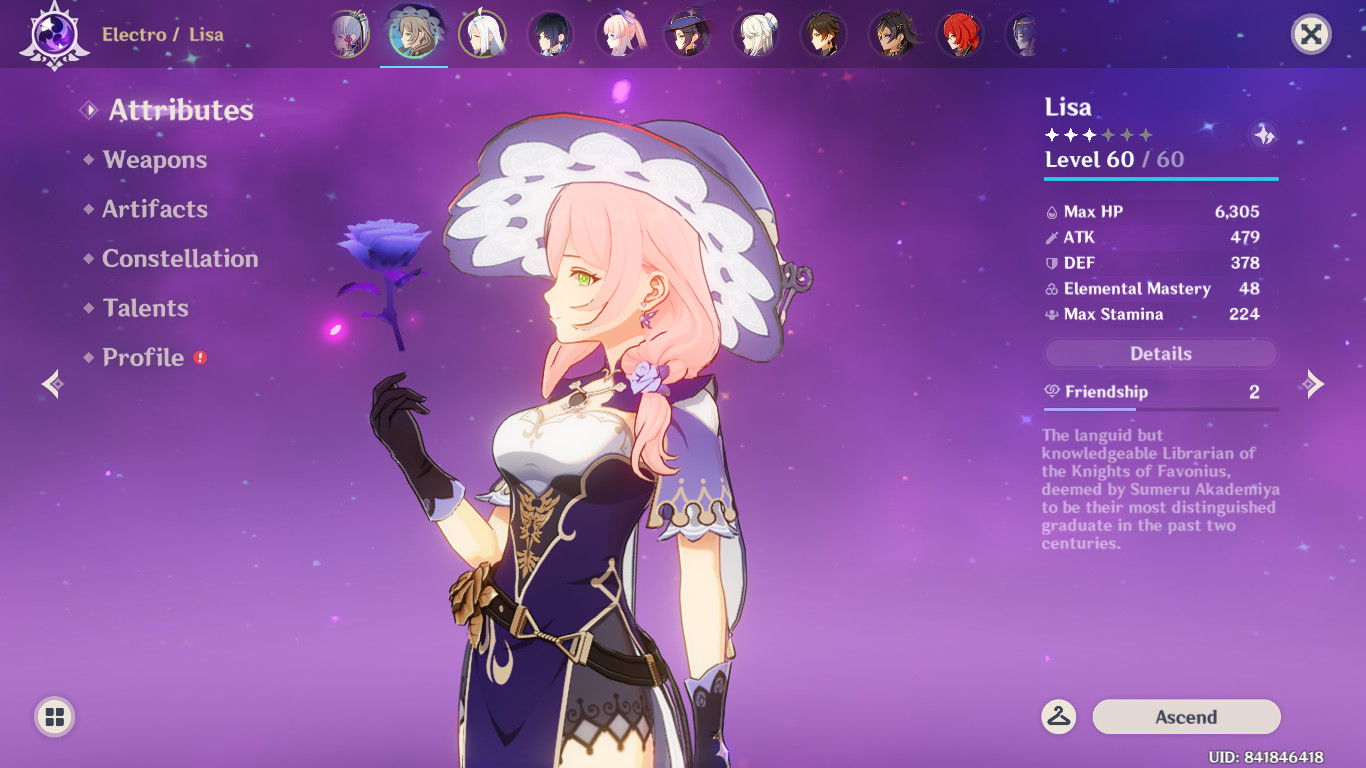
Task: Switch to the Weapons section
Action: (153, 159)
